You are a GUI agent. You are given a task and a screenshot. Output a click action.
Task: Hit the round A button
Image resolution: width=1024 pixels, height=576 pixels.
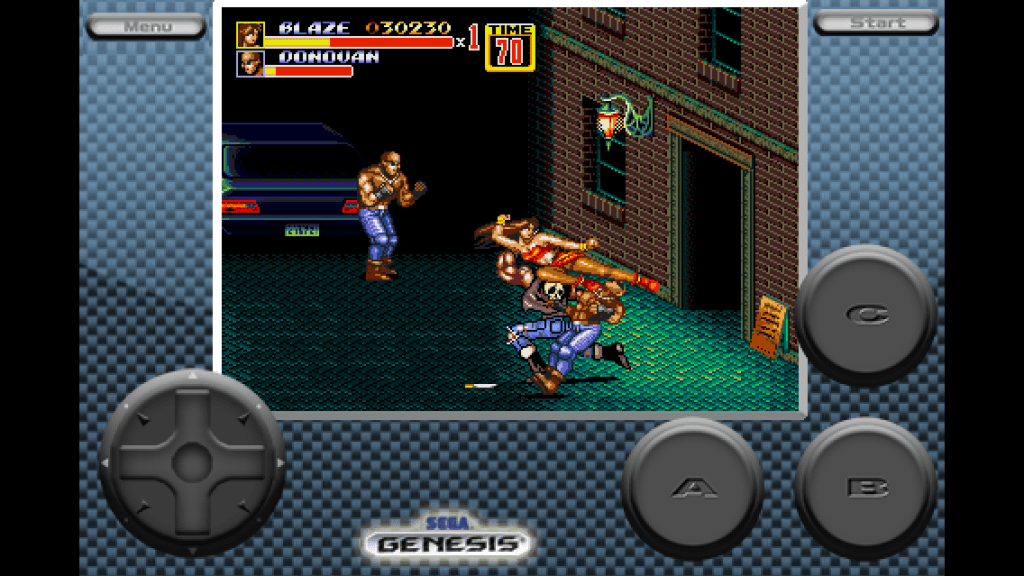(693, 488)
